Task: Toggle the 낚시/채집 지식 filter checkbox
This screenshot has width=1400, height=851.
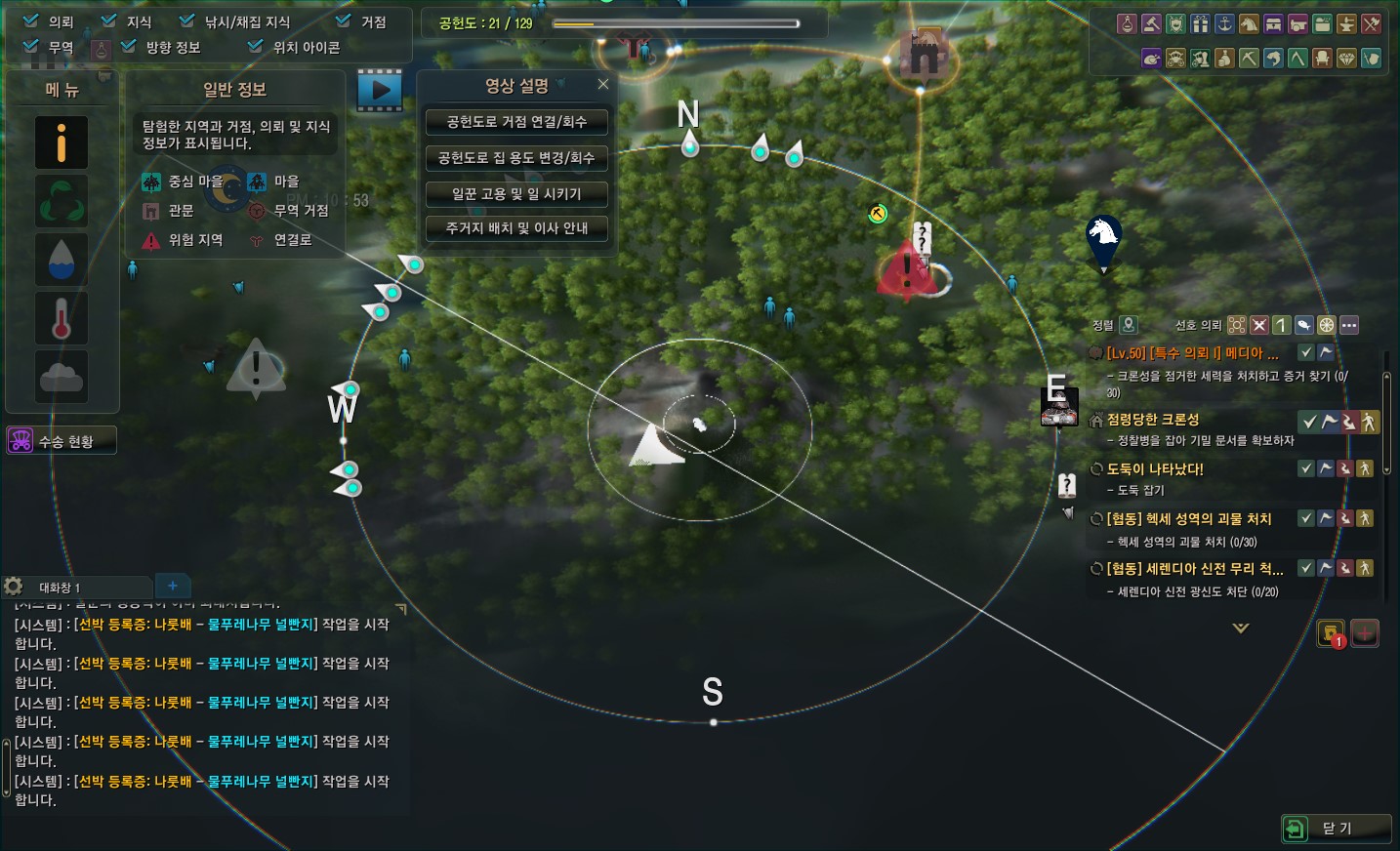Action: [x=187, y=20]
